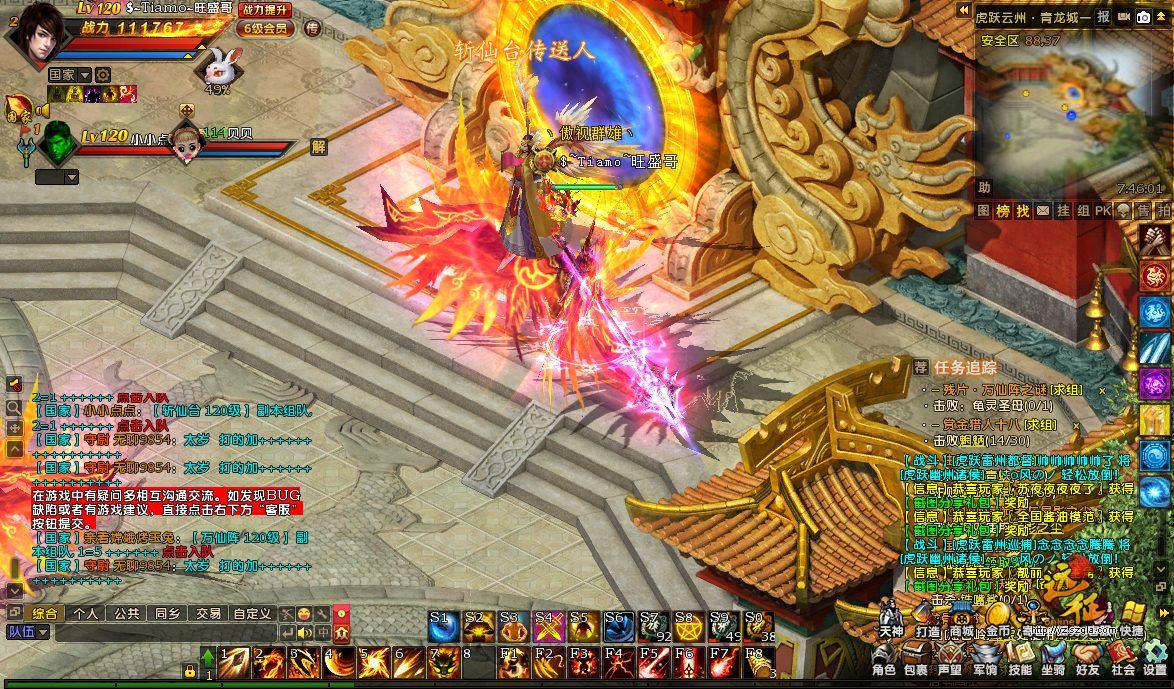Switch chat to the 个人 tab
The height and width of the screenshot is (689, 1174).
coord(86,613)
